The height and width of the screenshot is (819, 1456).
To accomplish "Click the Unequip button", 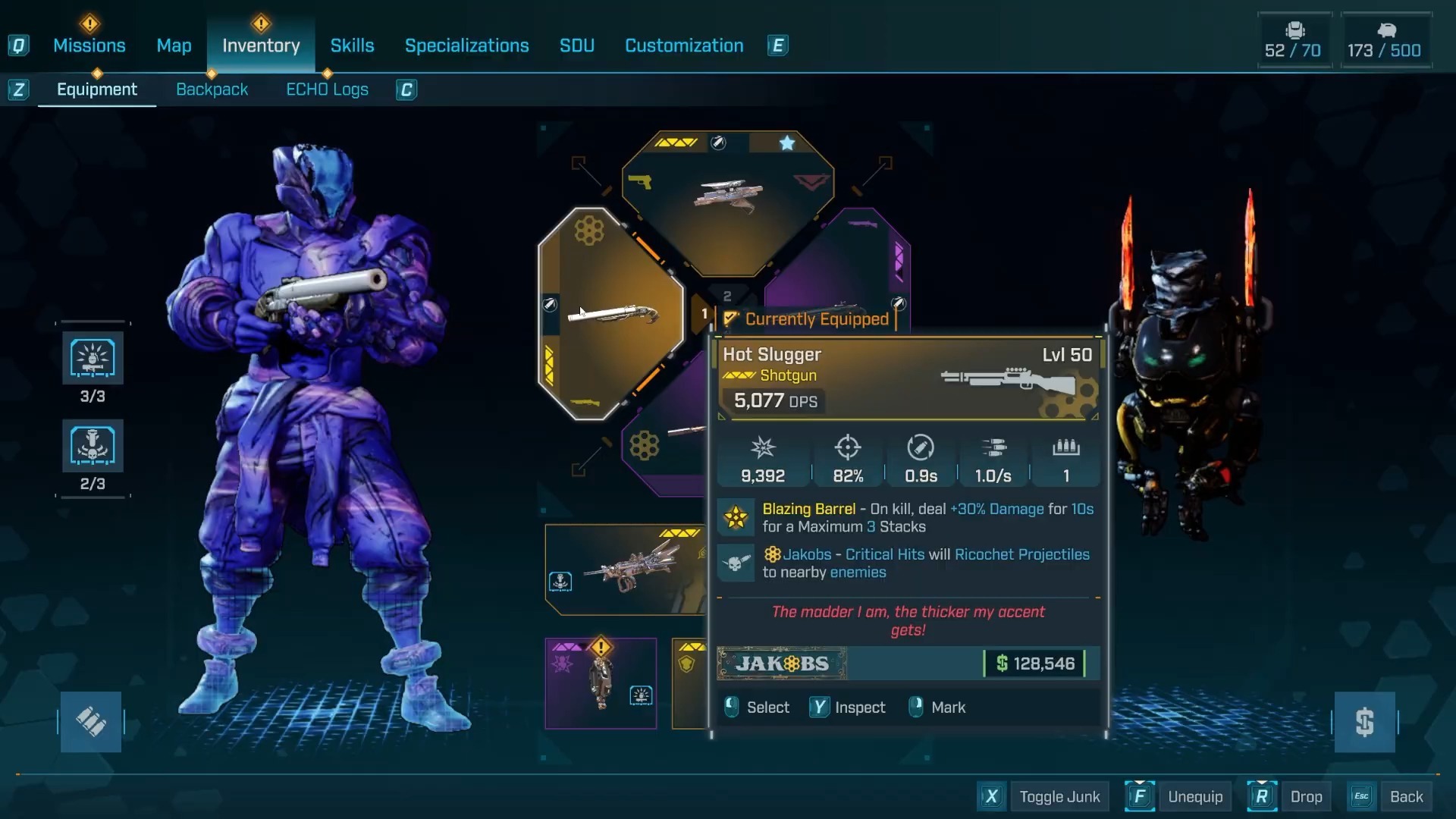I will (x=1194, y=796).
